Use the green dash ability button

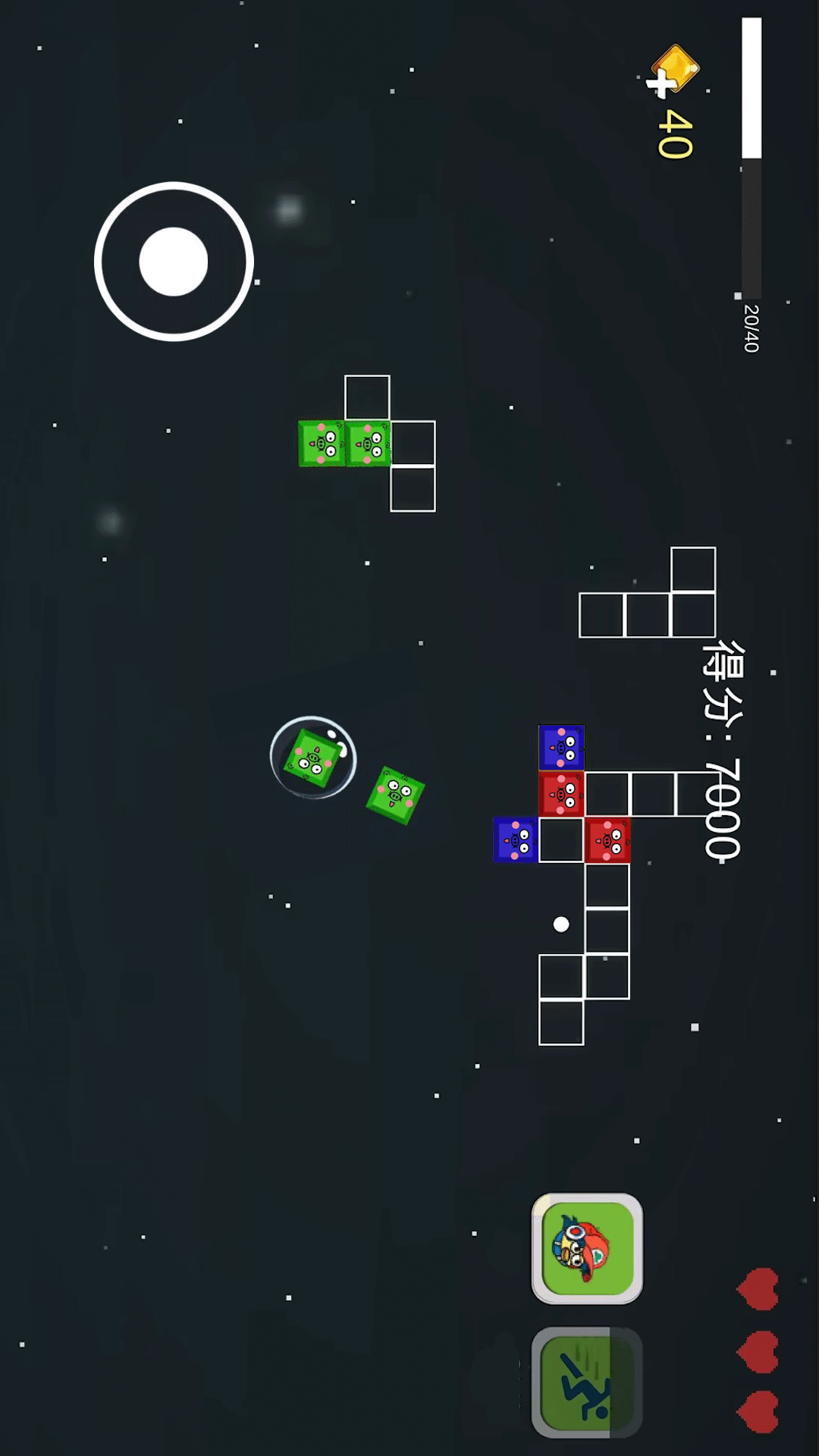(587, 1382)
